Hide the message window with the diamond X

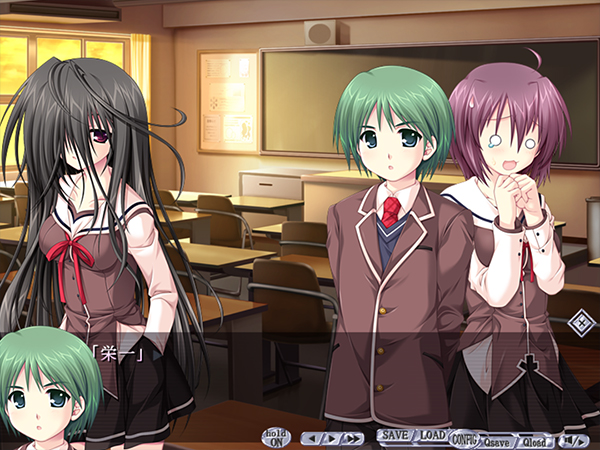tap(577, 322)
